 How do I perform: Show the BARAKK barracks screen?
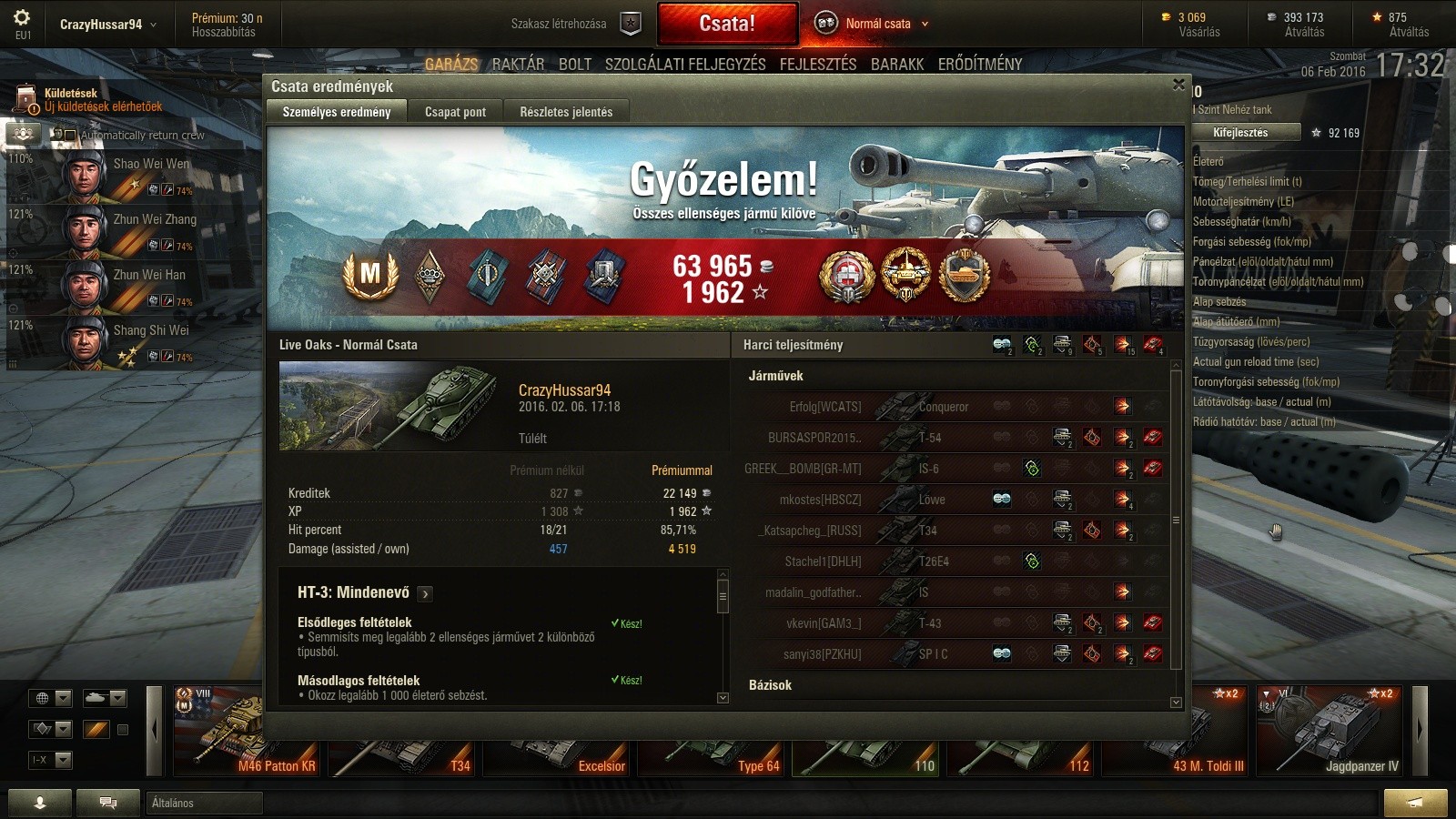[x=897, y=64]
